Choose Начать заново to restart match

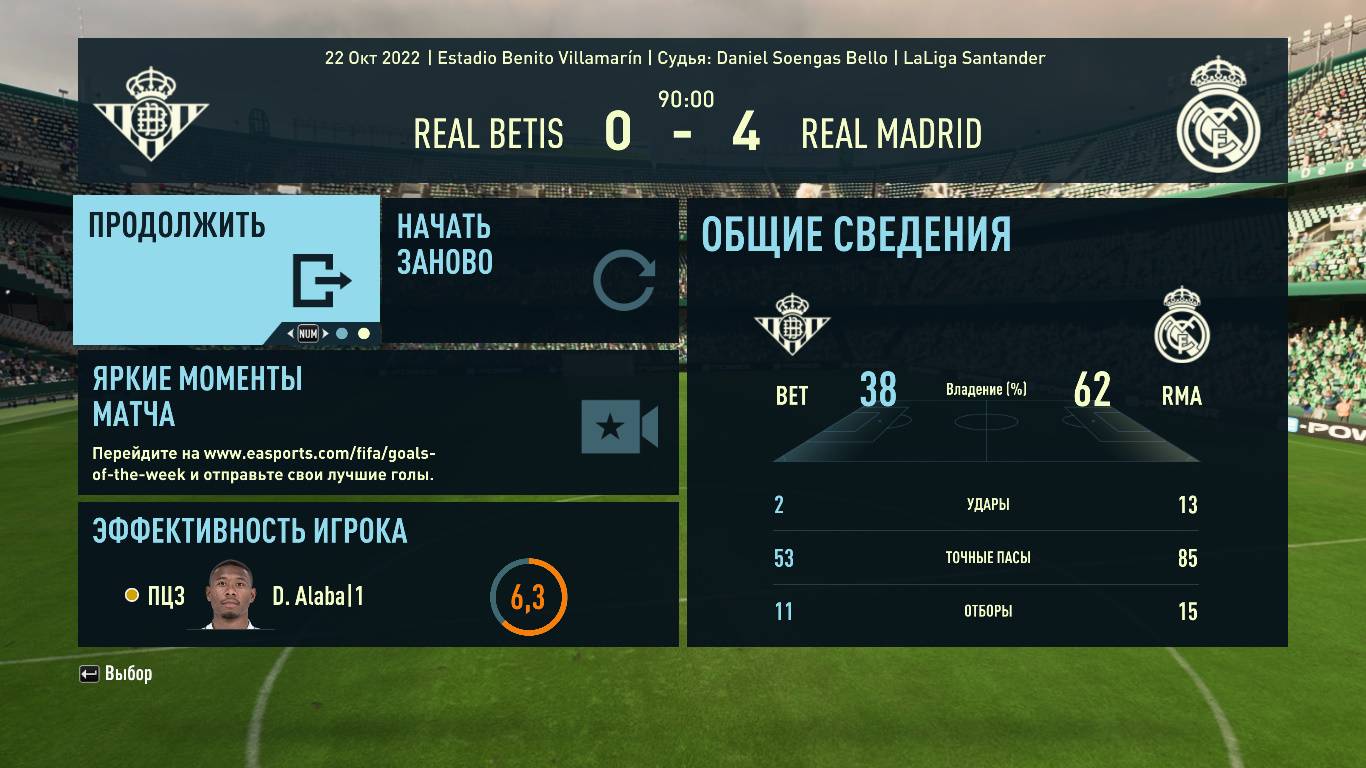[x=529, y=270]
